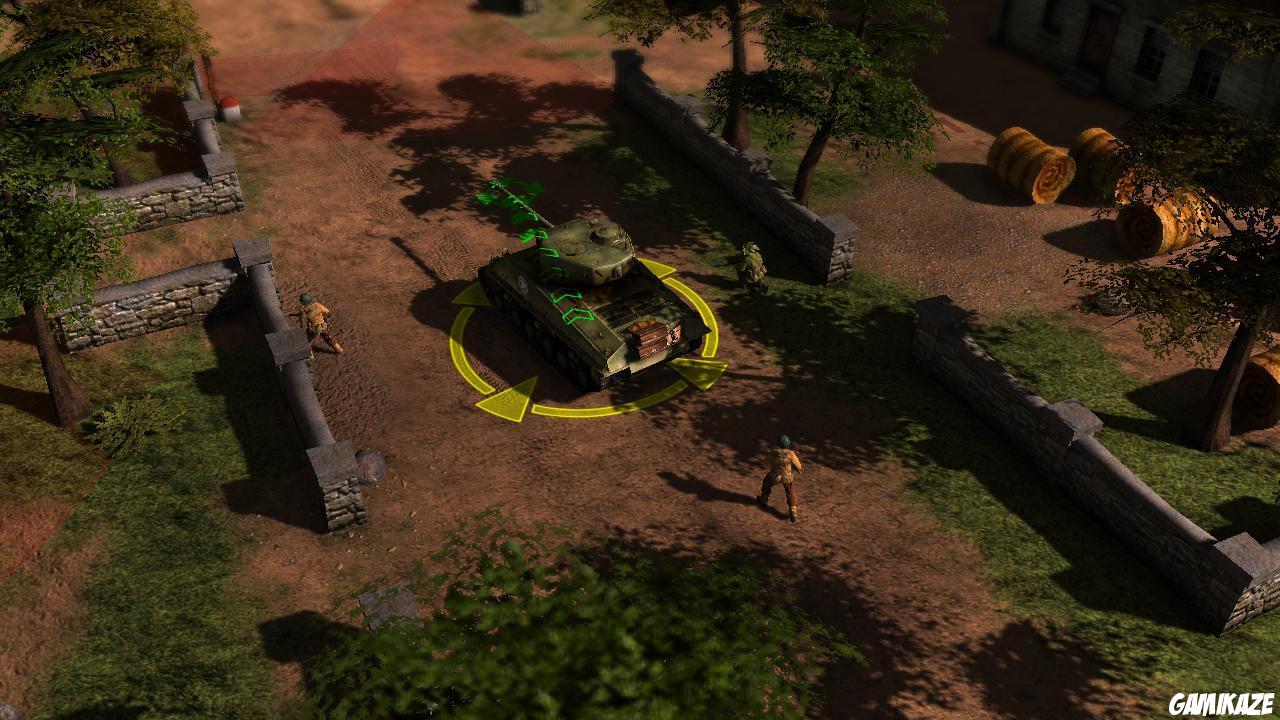Screen dimensions: 1280x720
Task: Click the crates stacked on the tank's rear deck
Action: pos(650,338)
